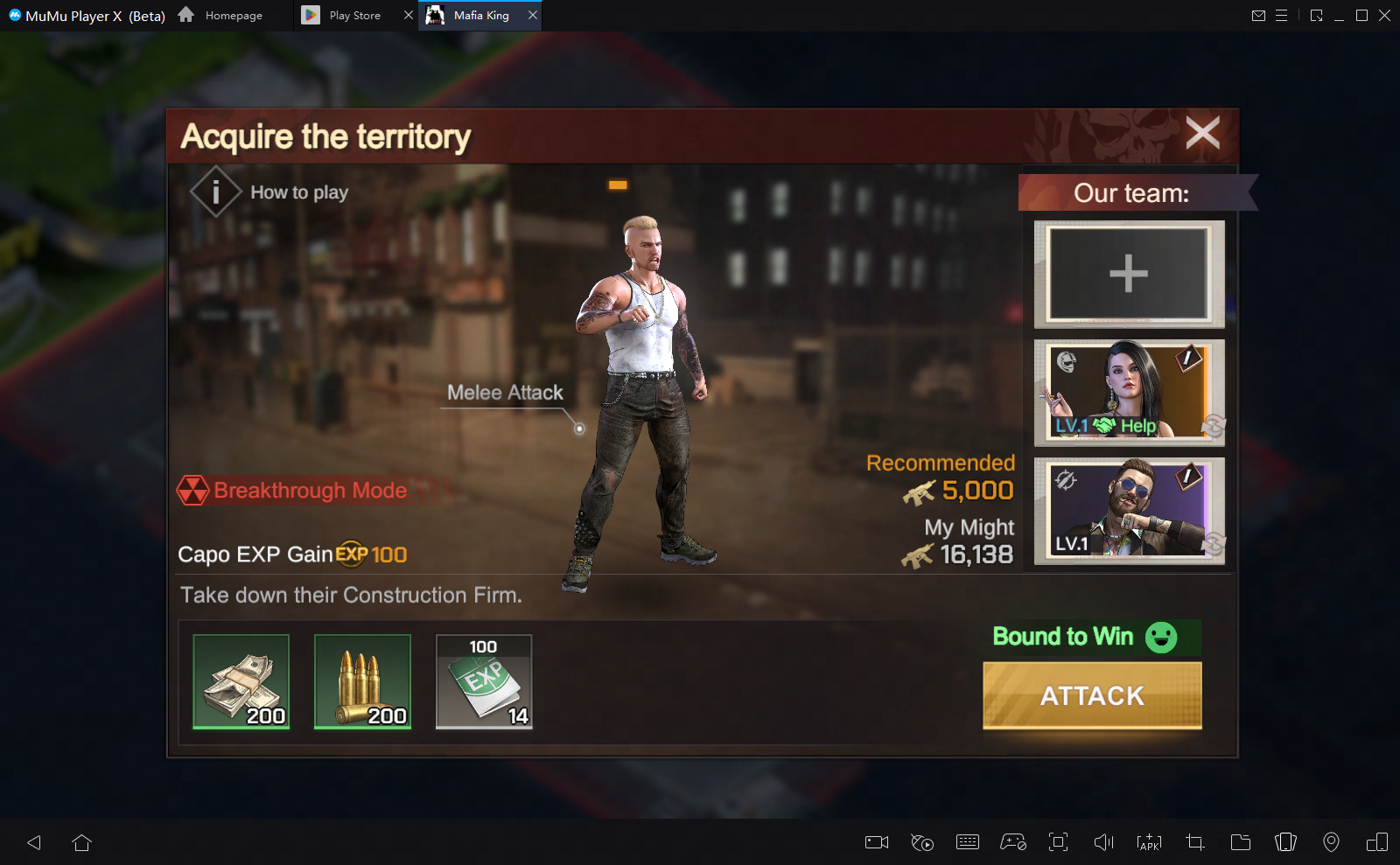The height and width of the screenshot is (865, 1400).
Task: Open the virtual location icon
Action: pos(1331,842)
